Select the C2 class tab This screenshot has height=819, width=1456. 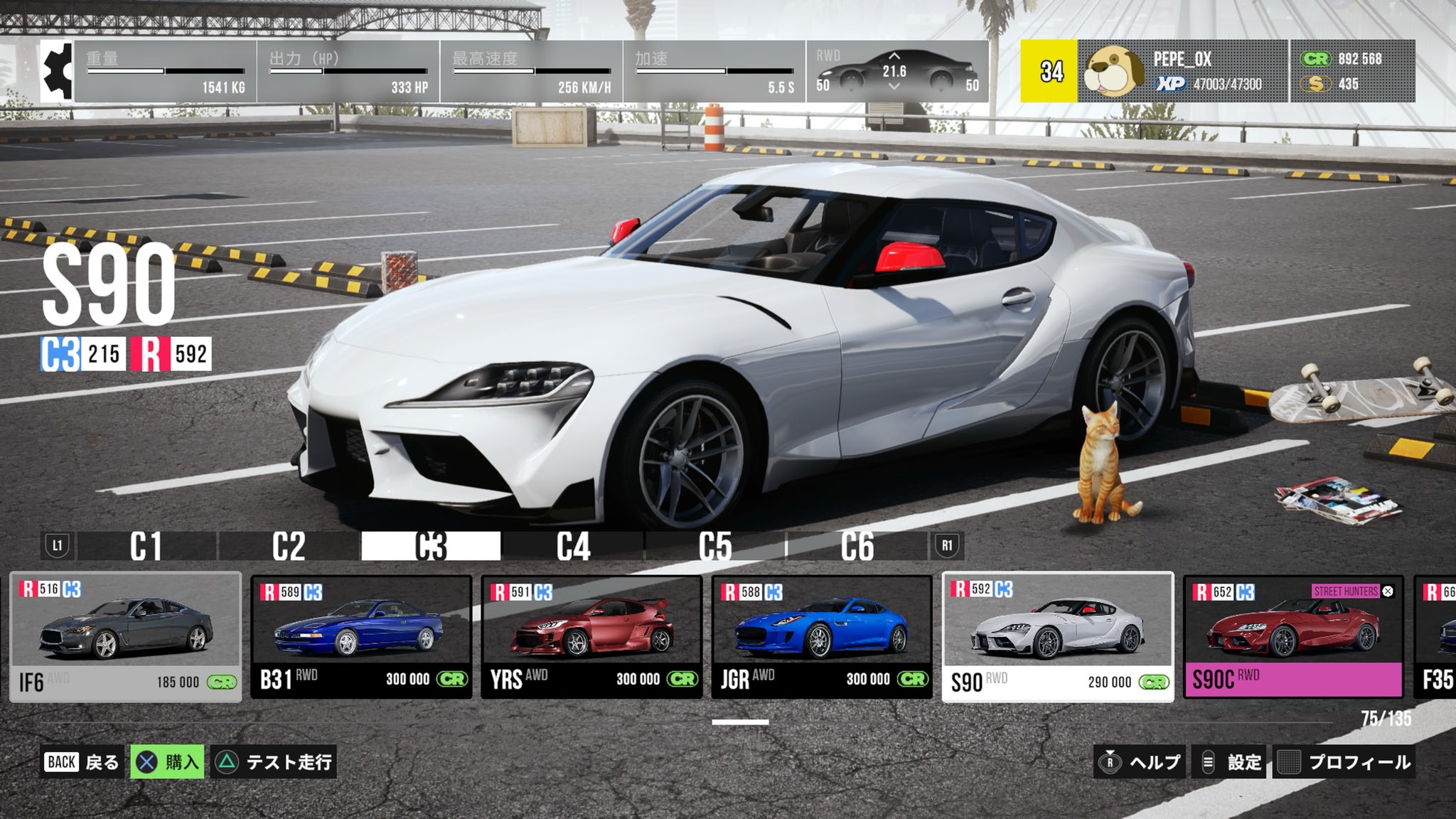pos(289,546)
